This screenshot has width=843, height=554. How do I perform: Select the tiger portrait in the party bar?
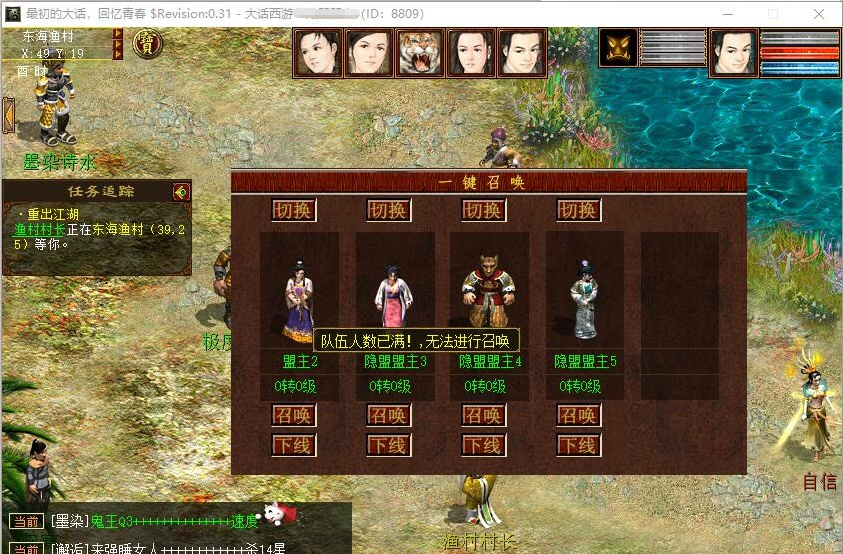(421, 53)
